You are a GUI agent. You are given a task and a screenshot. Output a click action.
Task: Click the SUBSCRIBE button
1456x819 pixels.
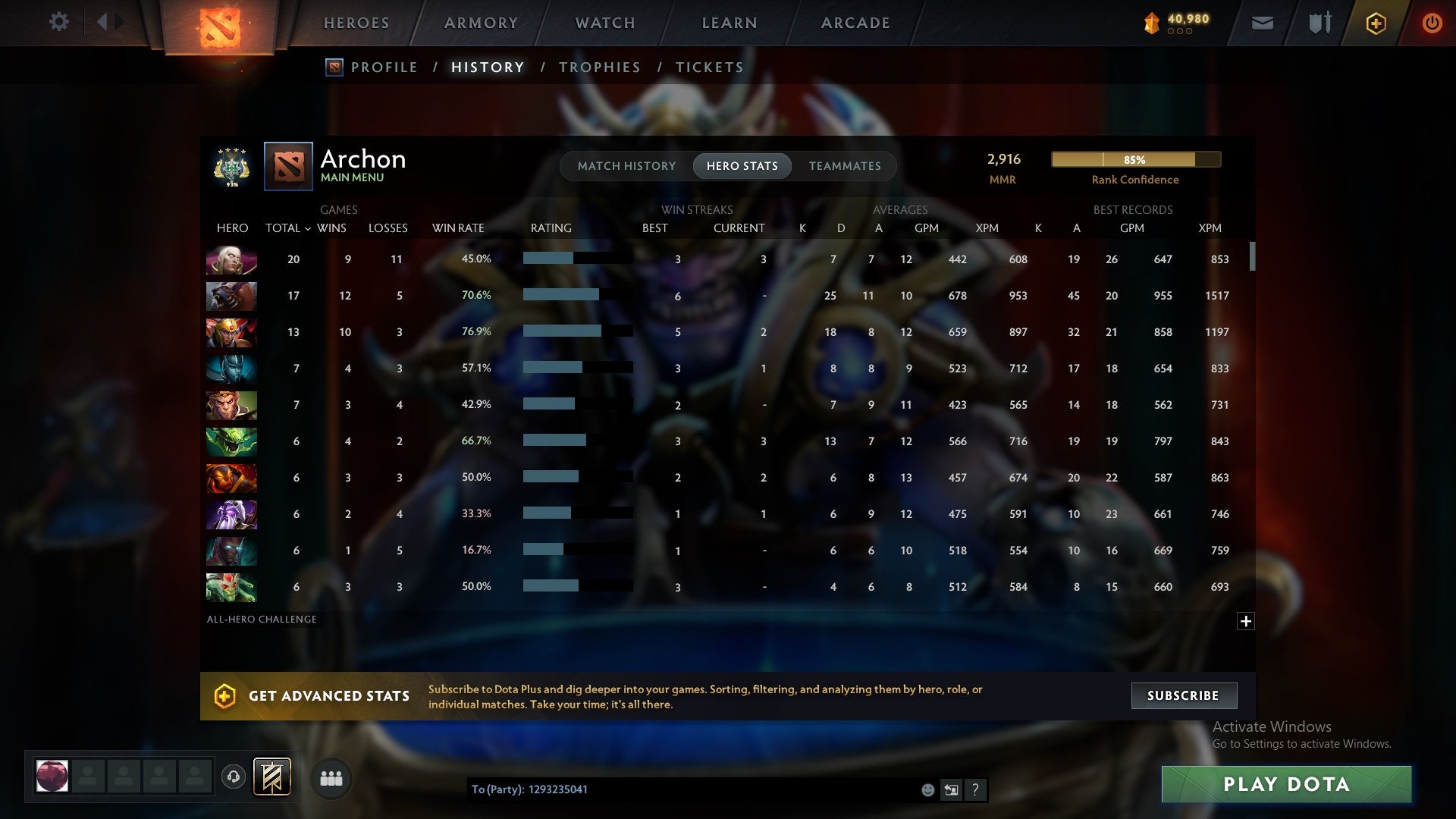pyautogui.click(x=1183, y=695)
